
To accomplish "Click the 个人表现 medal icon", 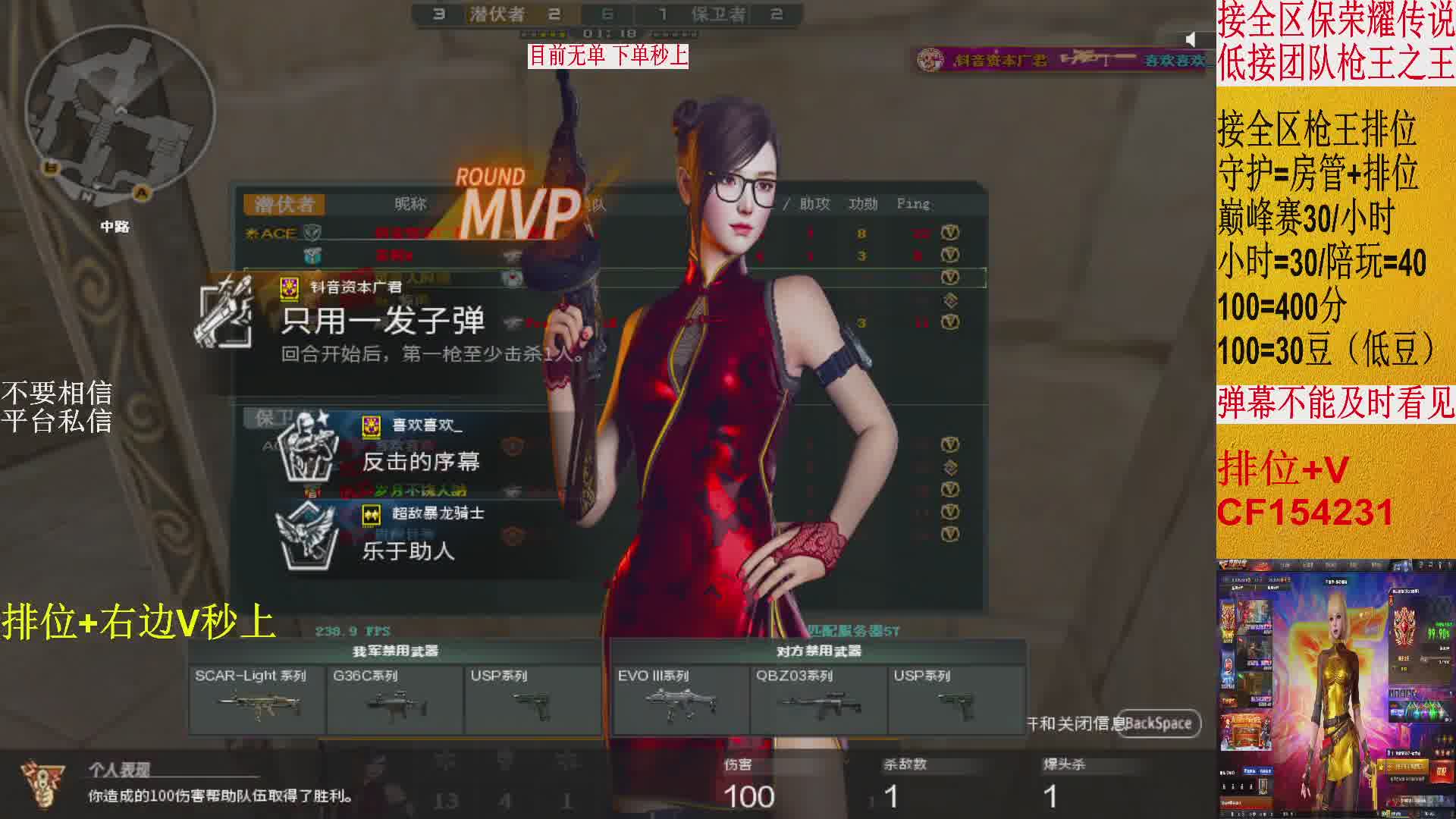I will tap(42, 783).
